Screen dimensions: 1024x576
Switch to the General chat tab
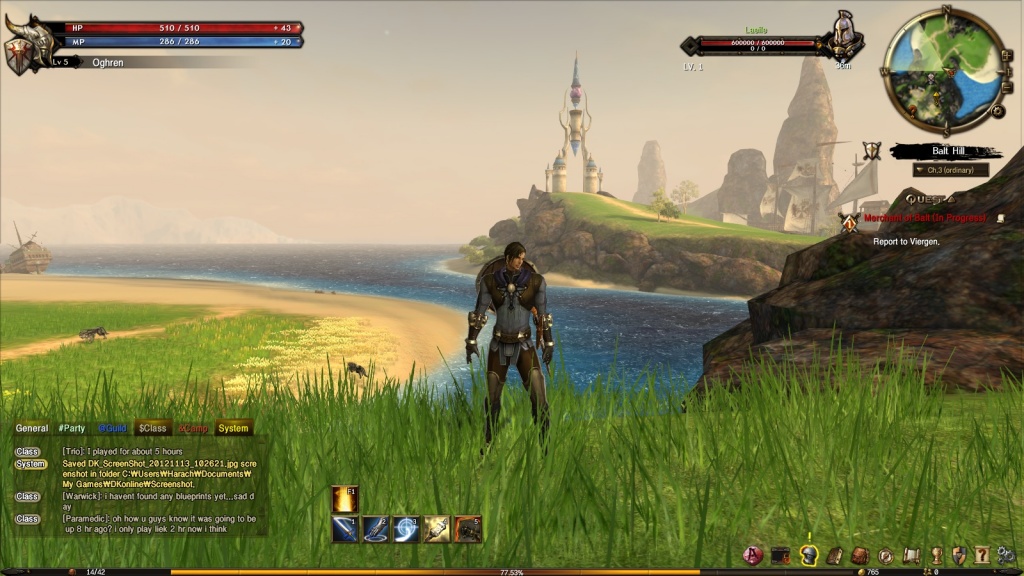pos(32,428)
